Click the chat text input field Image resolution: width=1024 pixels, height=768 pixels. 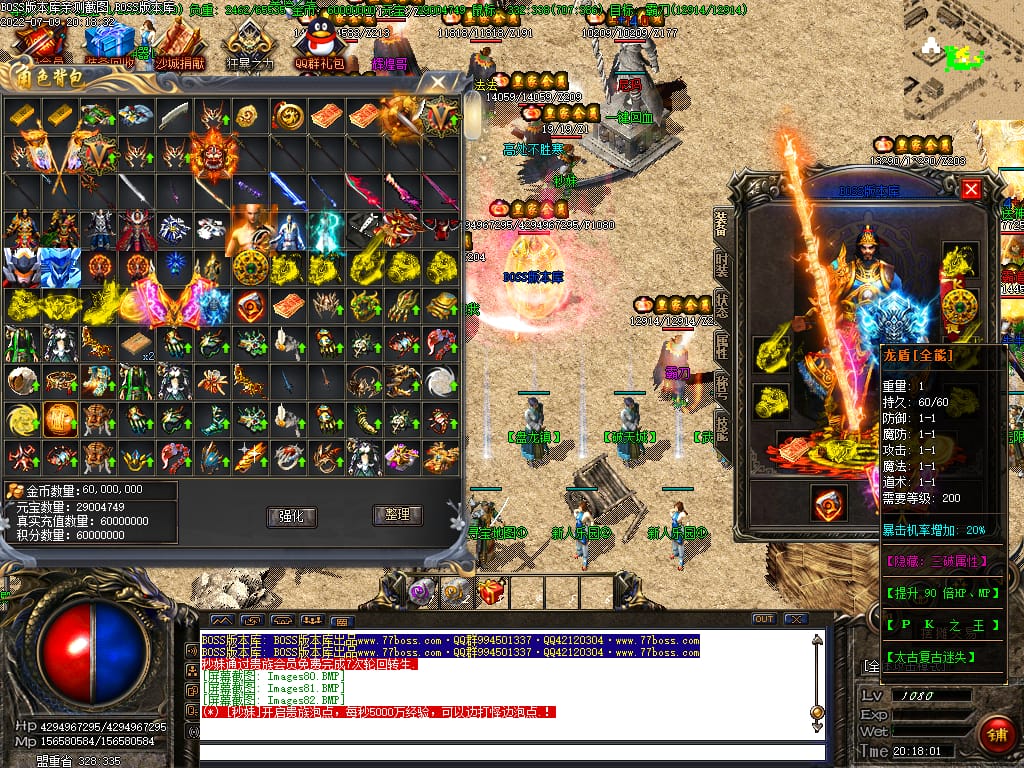pos(510,752)
